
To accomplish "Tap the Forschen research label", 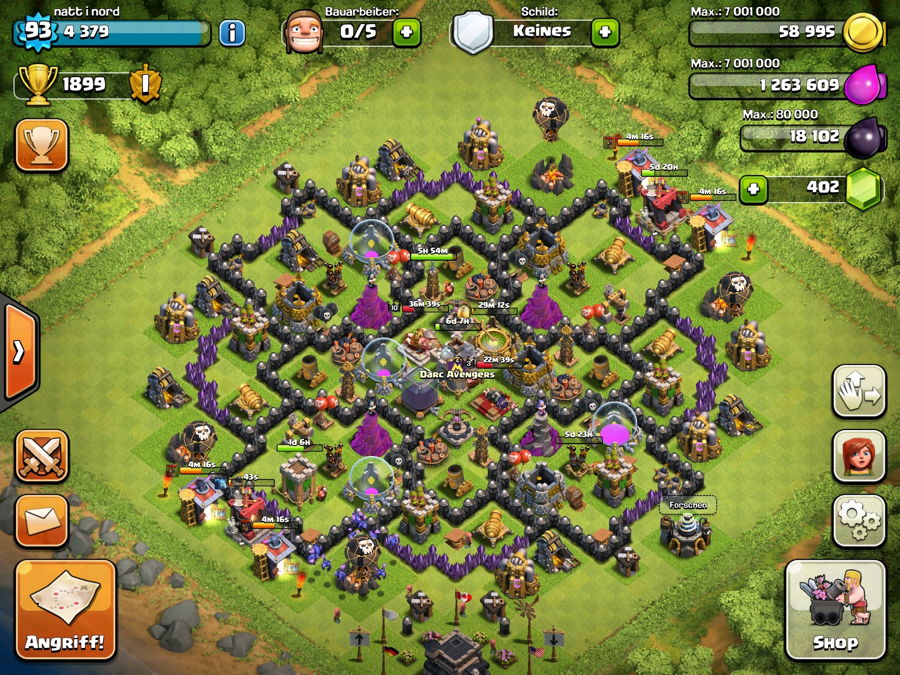I will coord(689,505).
